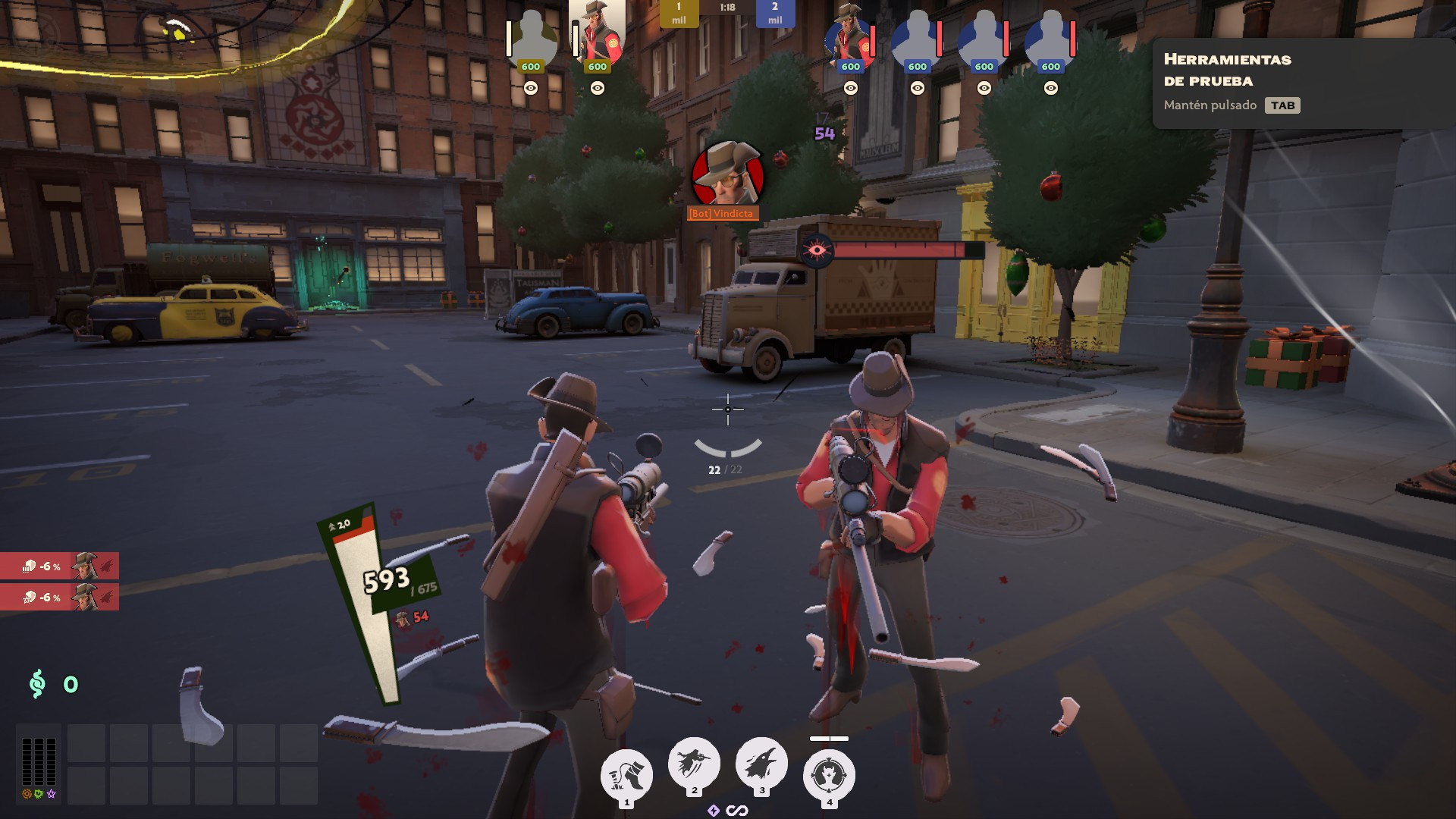Activate the ultimate ability in slot 4
Viewport: 1456px width, 819px height.
829,775
